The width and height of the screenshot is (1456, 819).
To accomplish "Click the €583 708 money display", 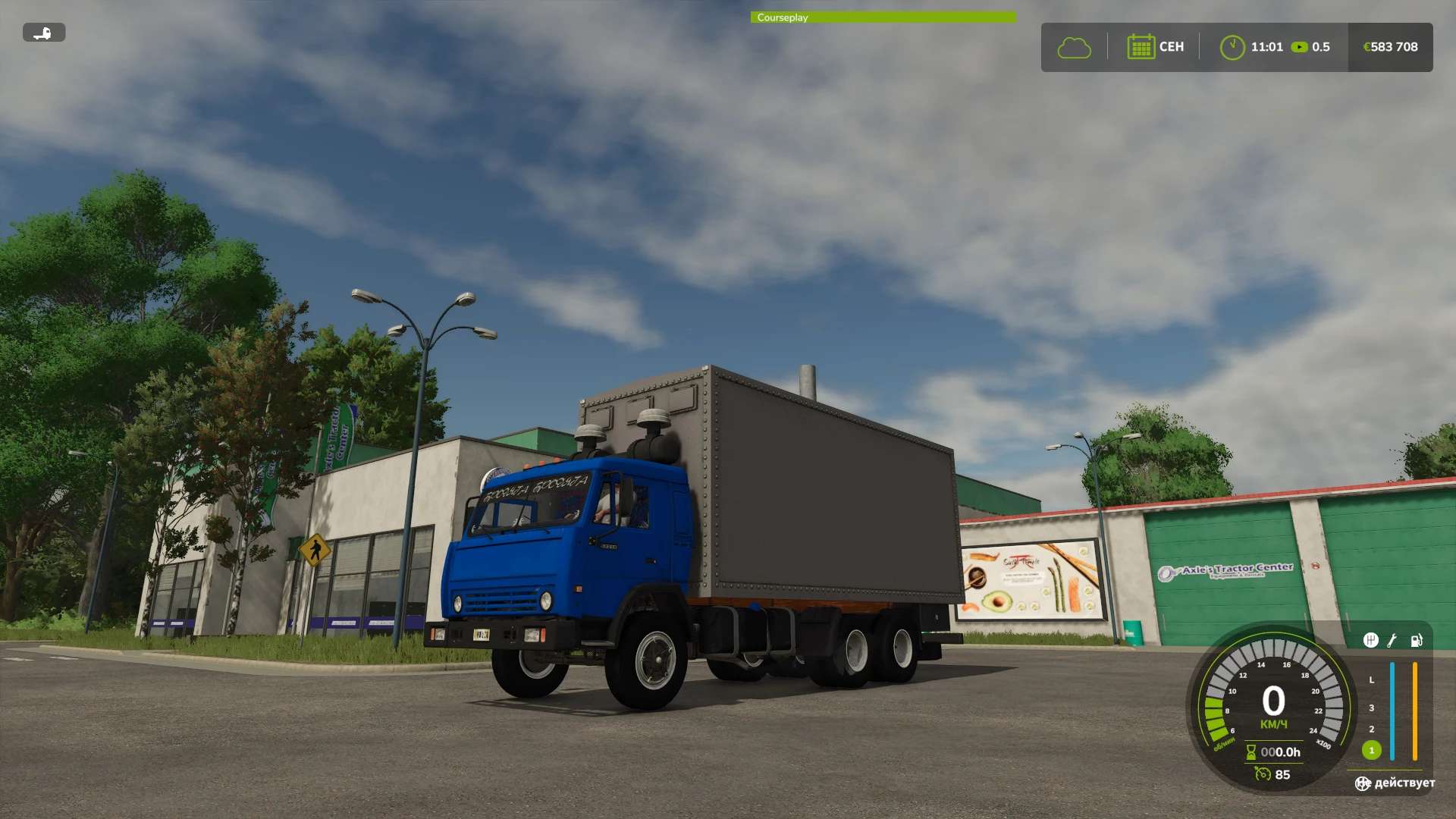I will pyautogui.click(x=1390, y=46).
